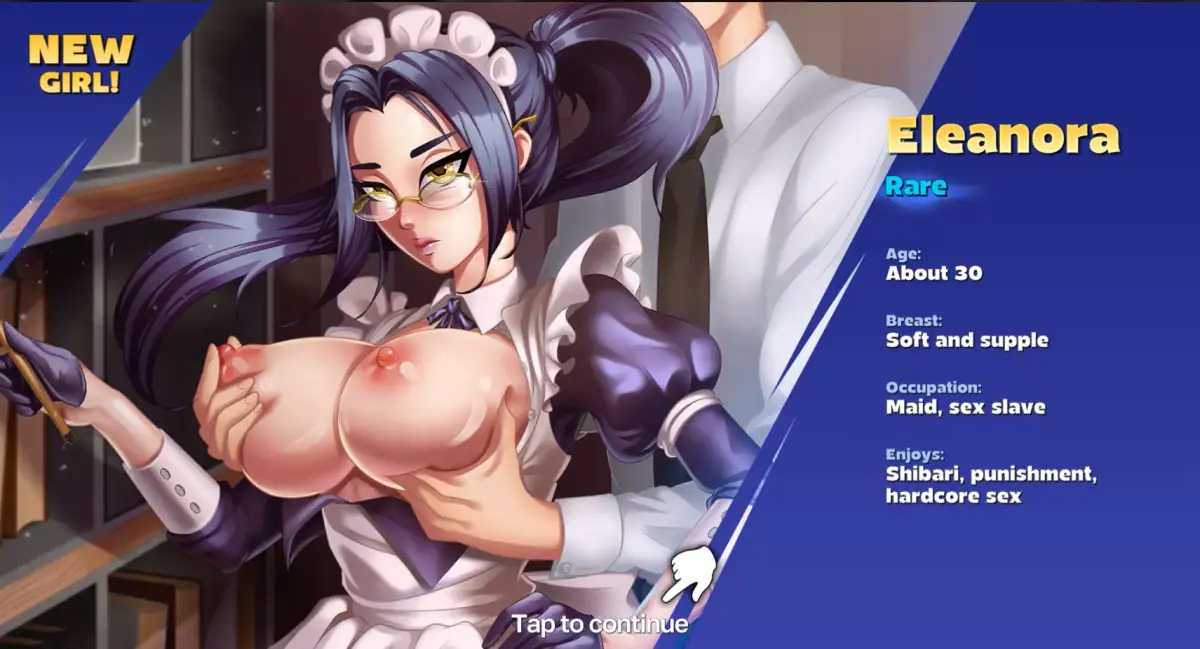Screen dimensions: 1200x649
Task: Tap the 'Tap to continue' prompt
Action: [x=600, y=624]
